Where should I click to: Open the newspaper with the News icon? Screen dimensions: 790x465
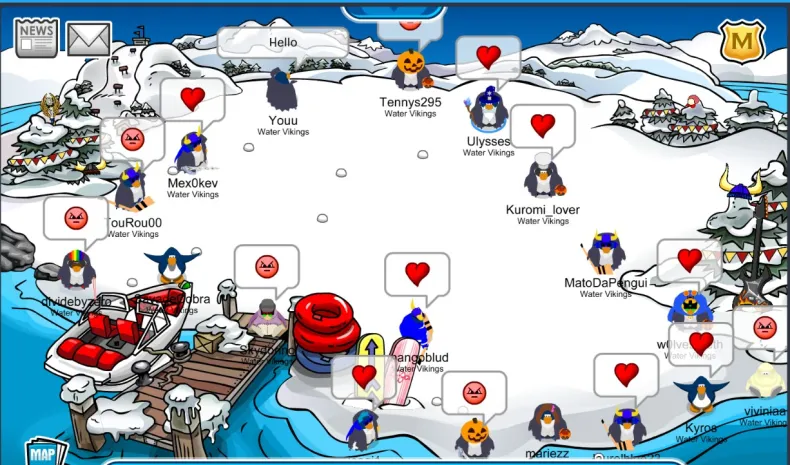(x=36, y=36)
